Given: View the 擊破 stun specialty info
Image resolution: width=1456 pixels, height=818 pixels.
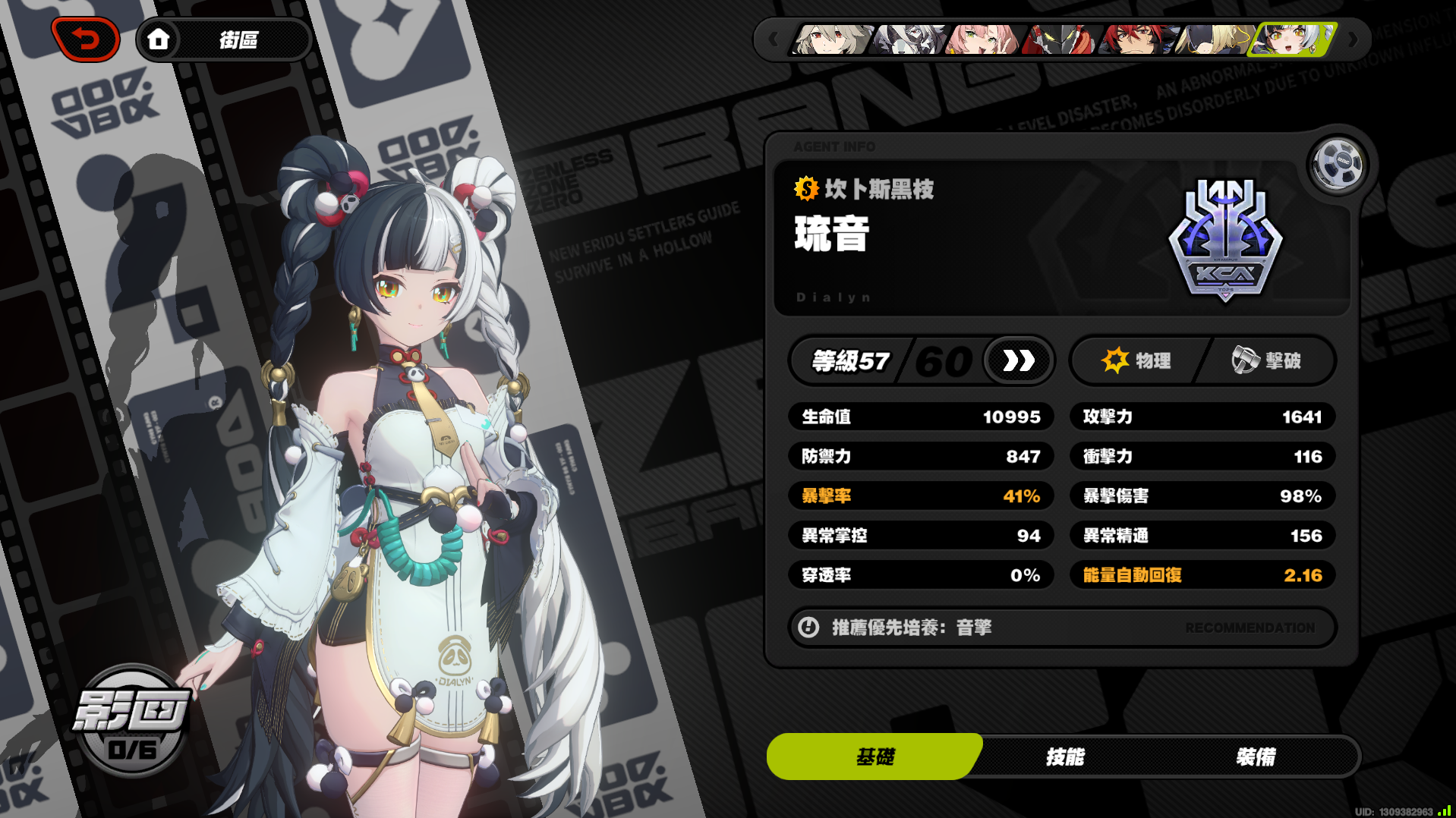Looking at the screenshot, I should pyautogui.click(x=1267, y=360).
